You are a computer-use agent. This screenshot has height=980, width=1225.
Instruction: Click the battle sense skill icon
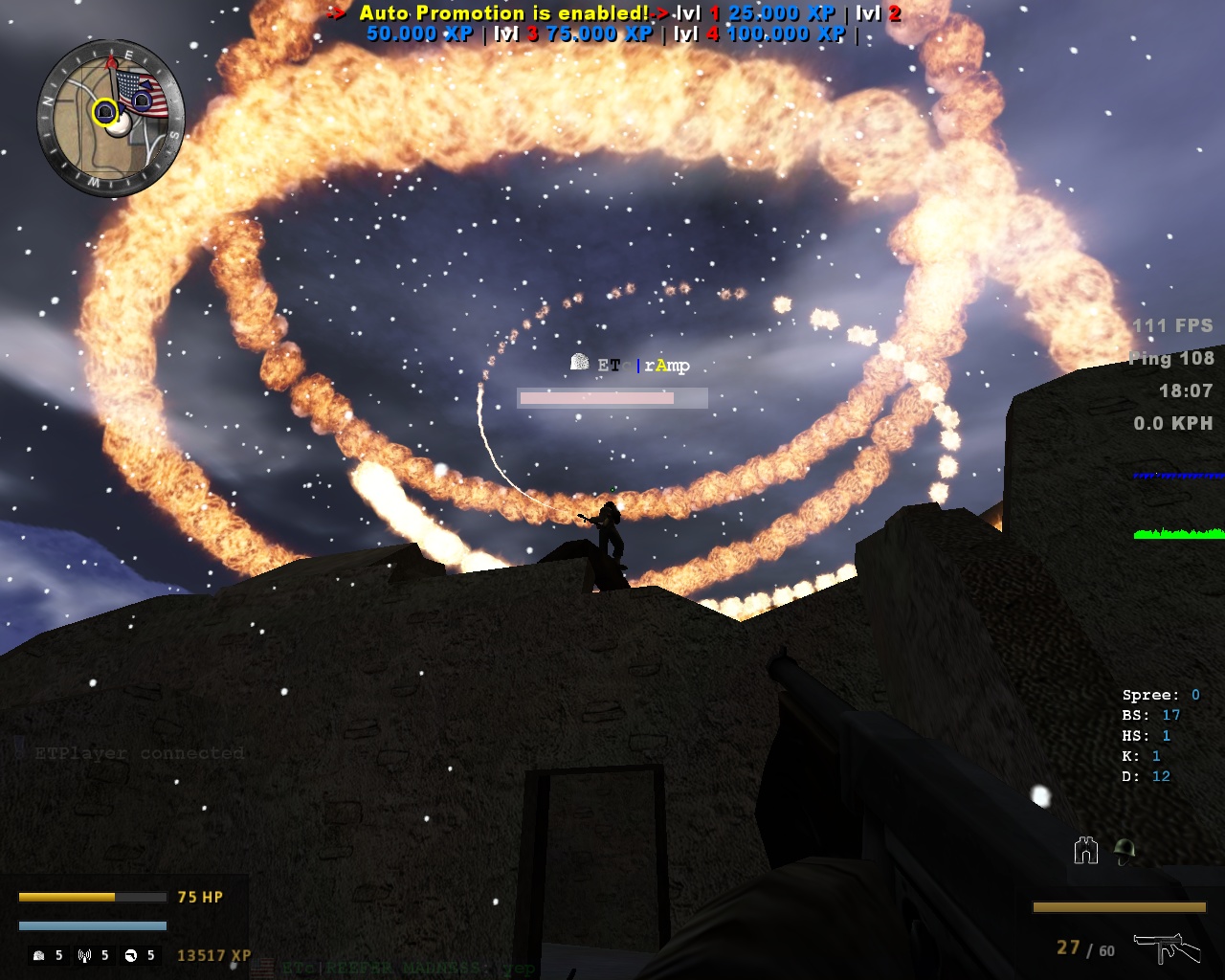39,955
